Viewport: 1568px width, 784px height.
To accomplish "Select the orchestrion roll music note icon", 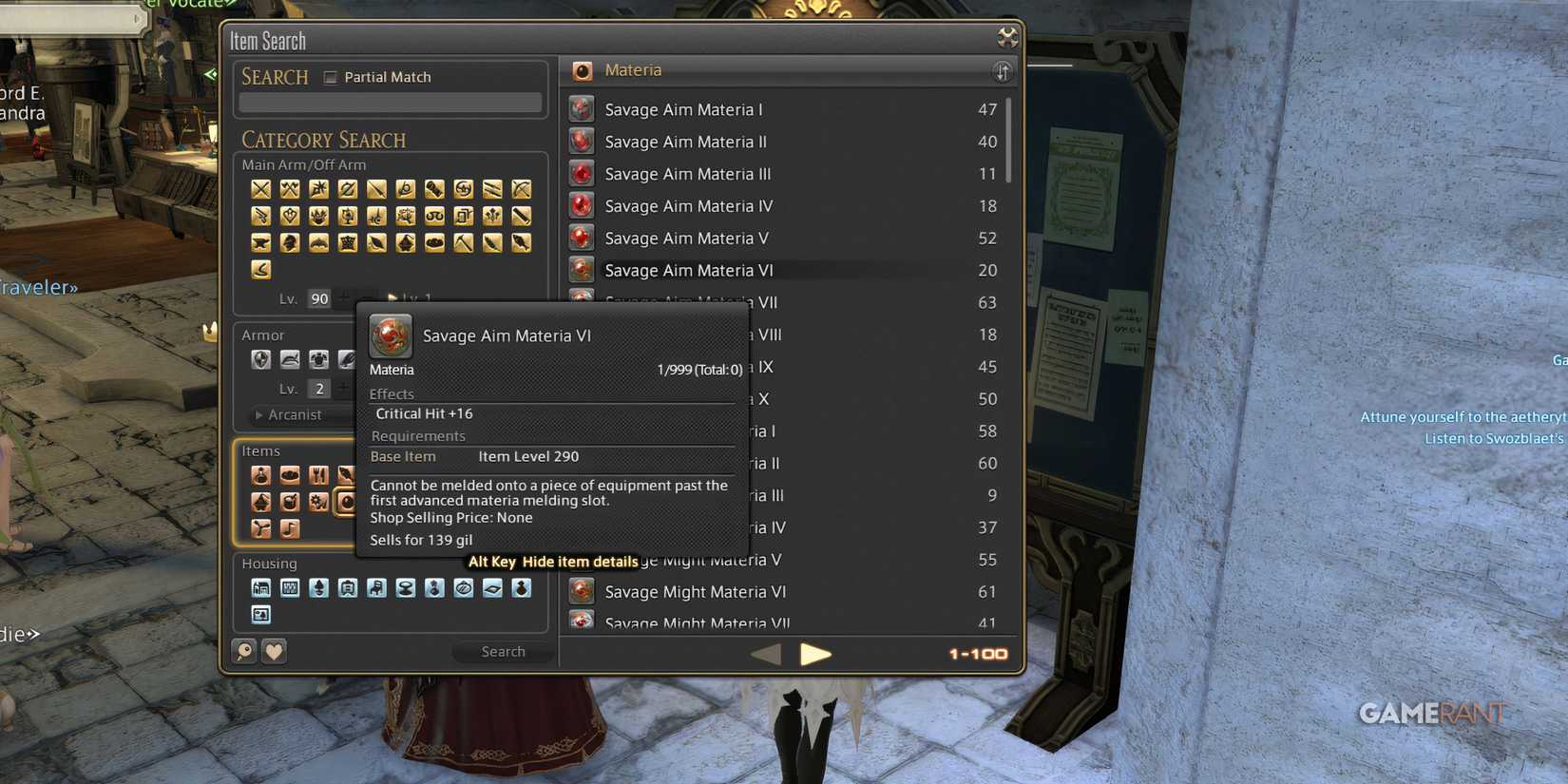I will (x=291, y=528).
